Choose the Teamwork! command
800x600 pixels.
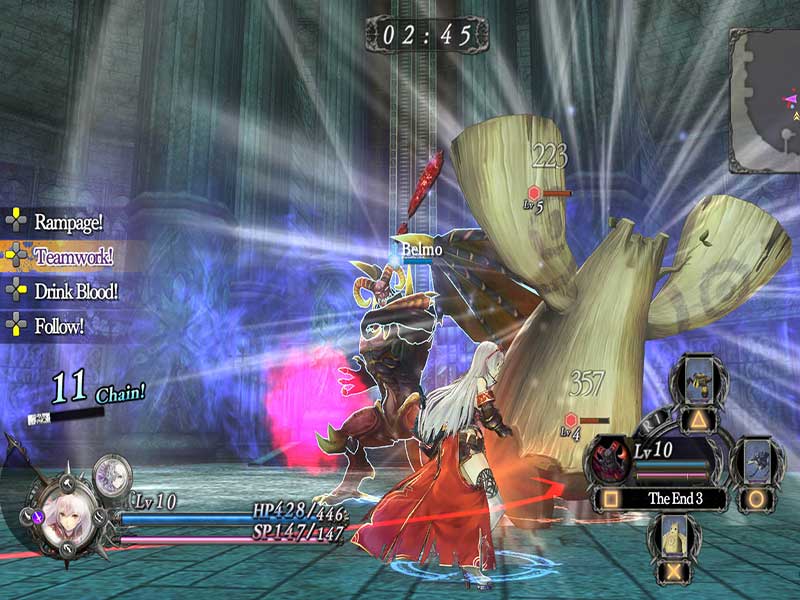coord(72,256)
